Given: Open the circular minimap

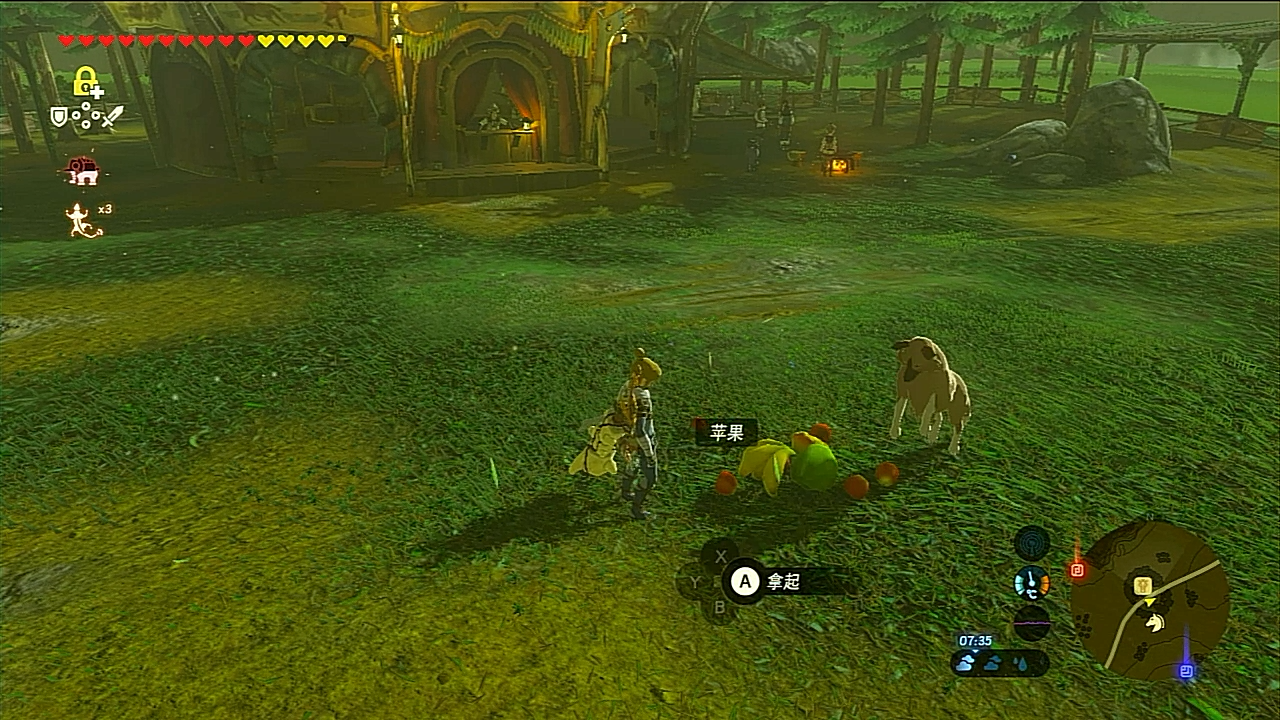Looking at the screenshot, I should coord(1149,600).
